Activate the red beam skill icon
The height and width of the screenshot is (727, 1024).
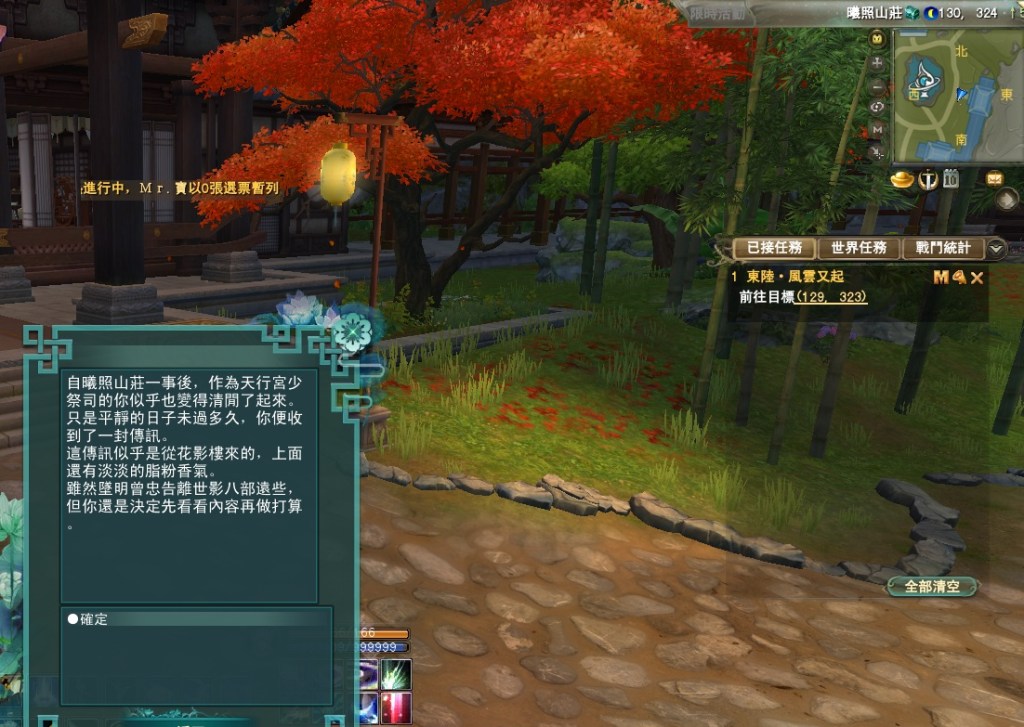pyautogui.click(x=396, y=707)
